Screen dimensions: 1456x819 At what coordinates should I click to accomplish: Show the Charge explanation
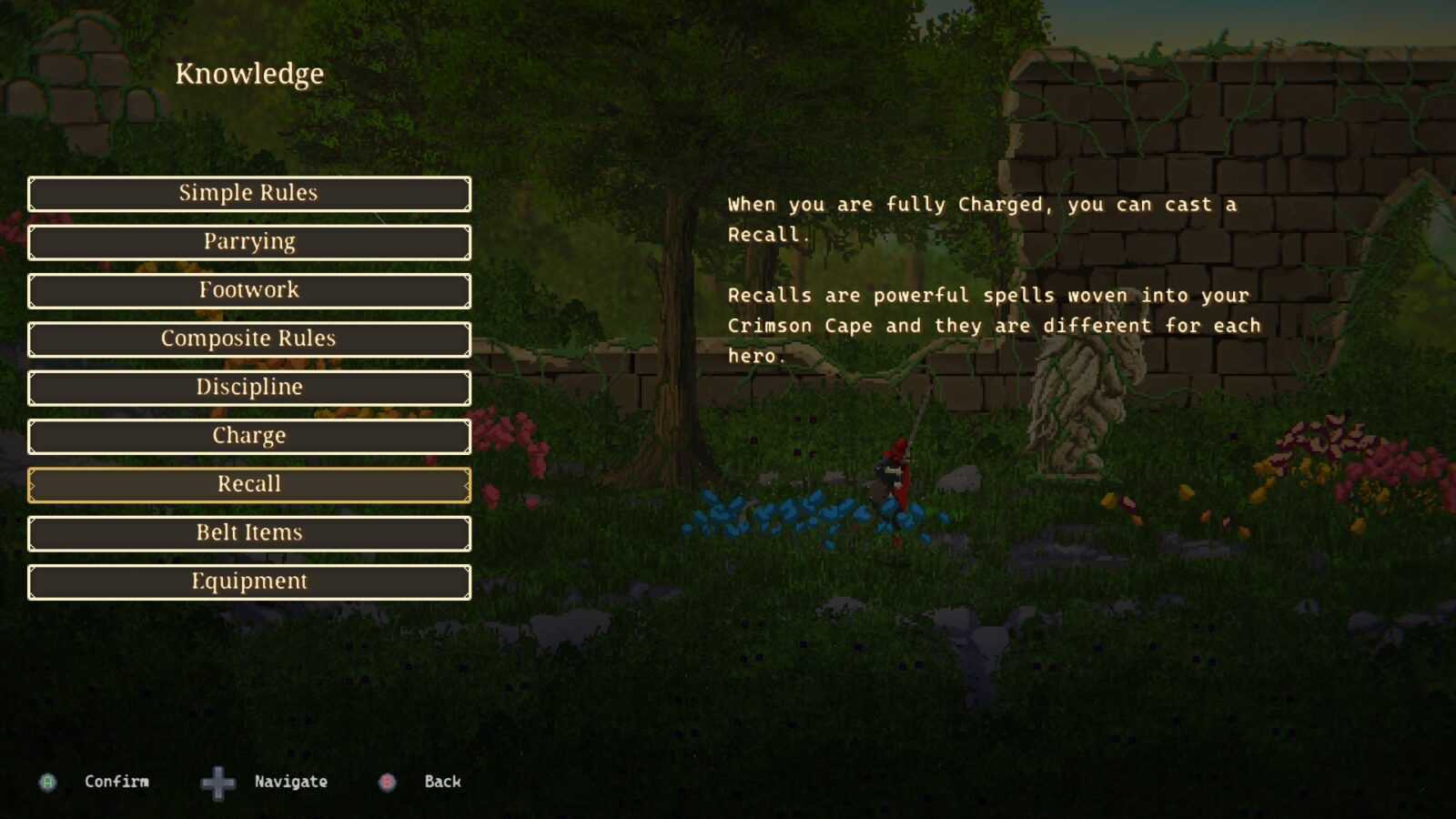248,436
